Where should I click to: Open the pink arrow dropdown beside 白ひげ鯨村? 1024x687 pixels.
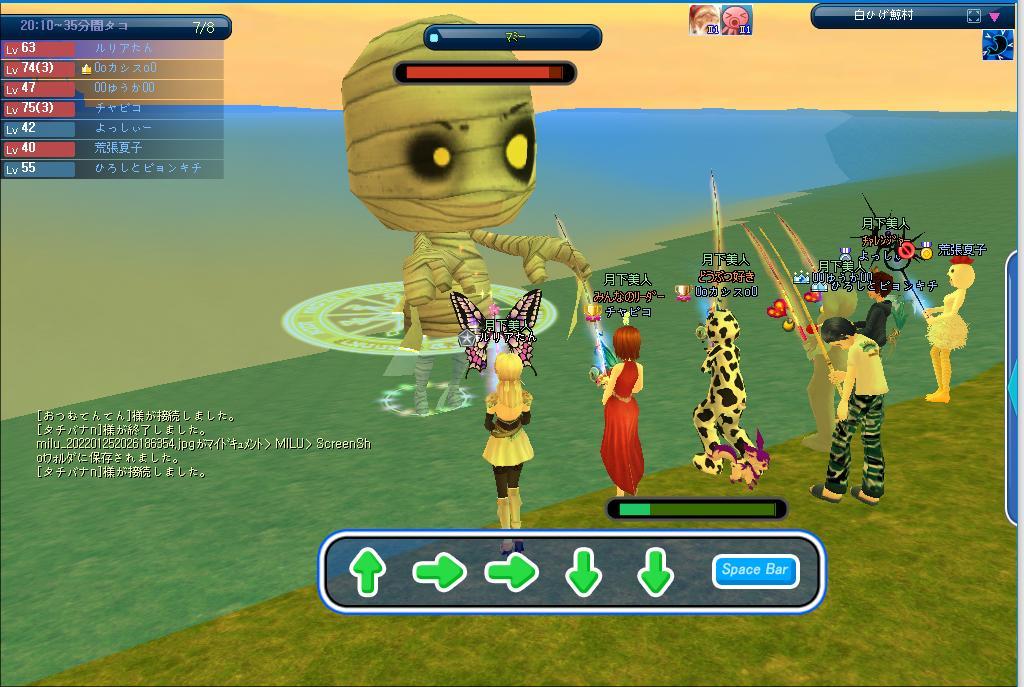point(994,16)
